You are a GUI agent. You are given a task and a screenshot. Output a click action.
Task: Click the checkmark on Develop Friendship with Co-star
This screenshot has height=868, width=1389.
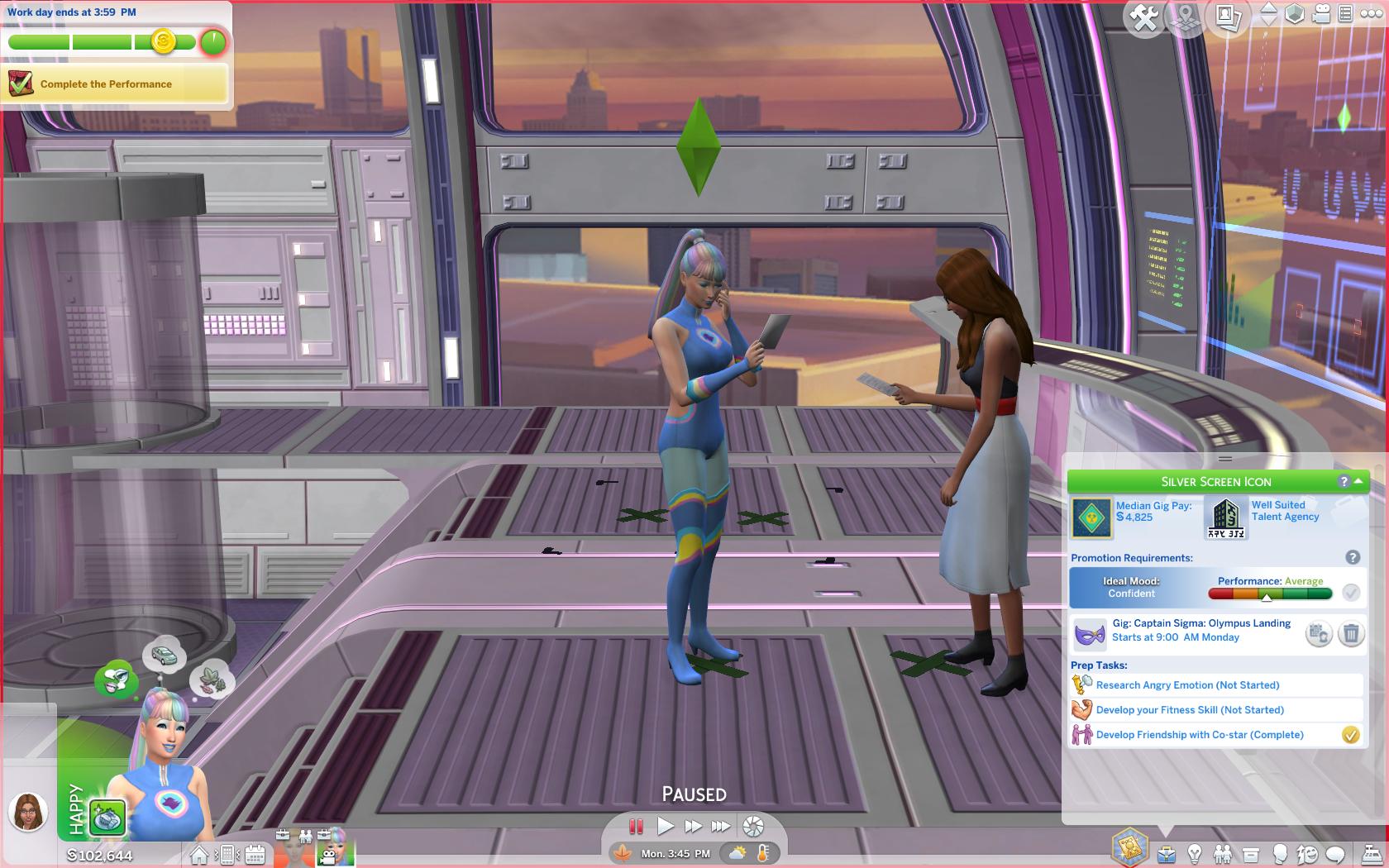[x=1353, y=734]
